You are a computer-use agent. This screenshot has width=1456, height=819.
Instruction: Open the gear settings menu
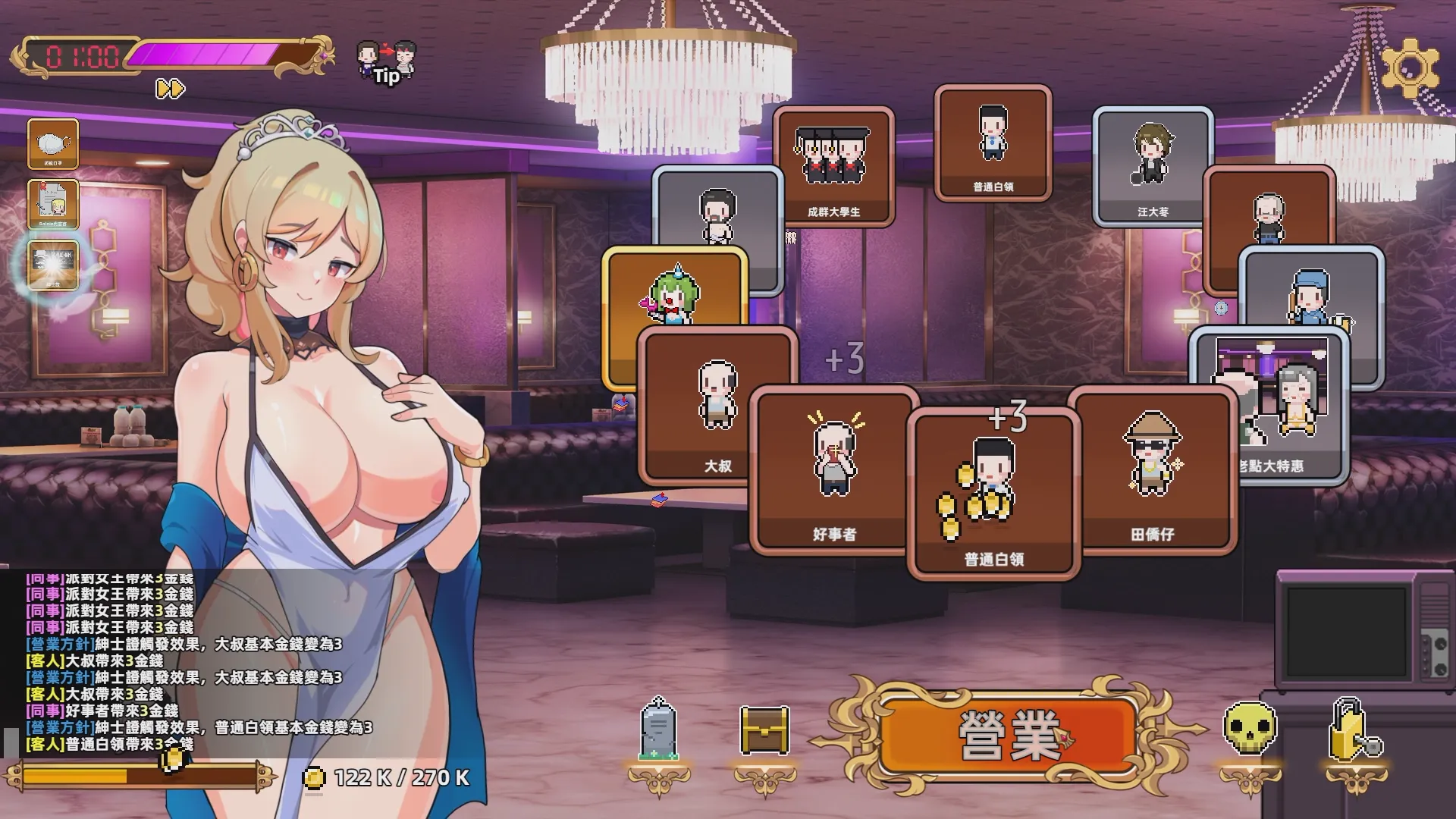coord(1410,68)
